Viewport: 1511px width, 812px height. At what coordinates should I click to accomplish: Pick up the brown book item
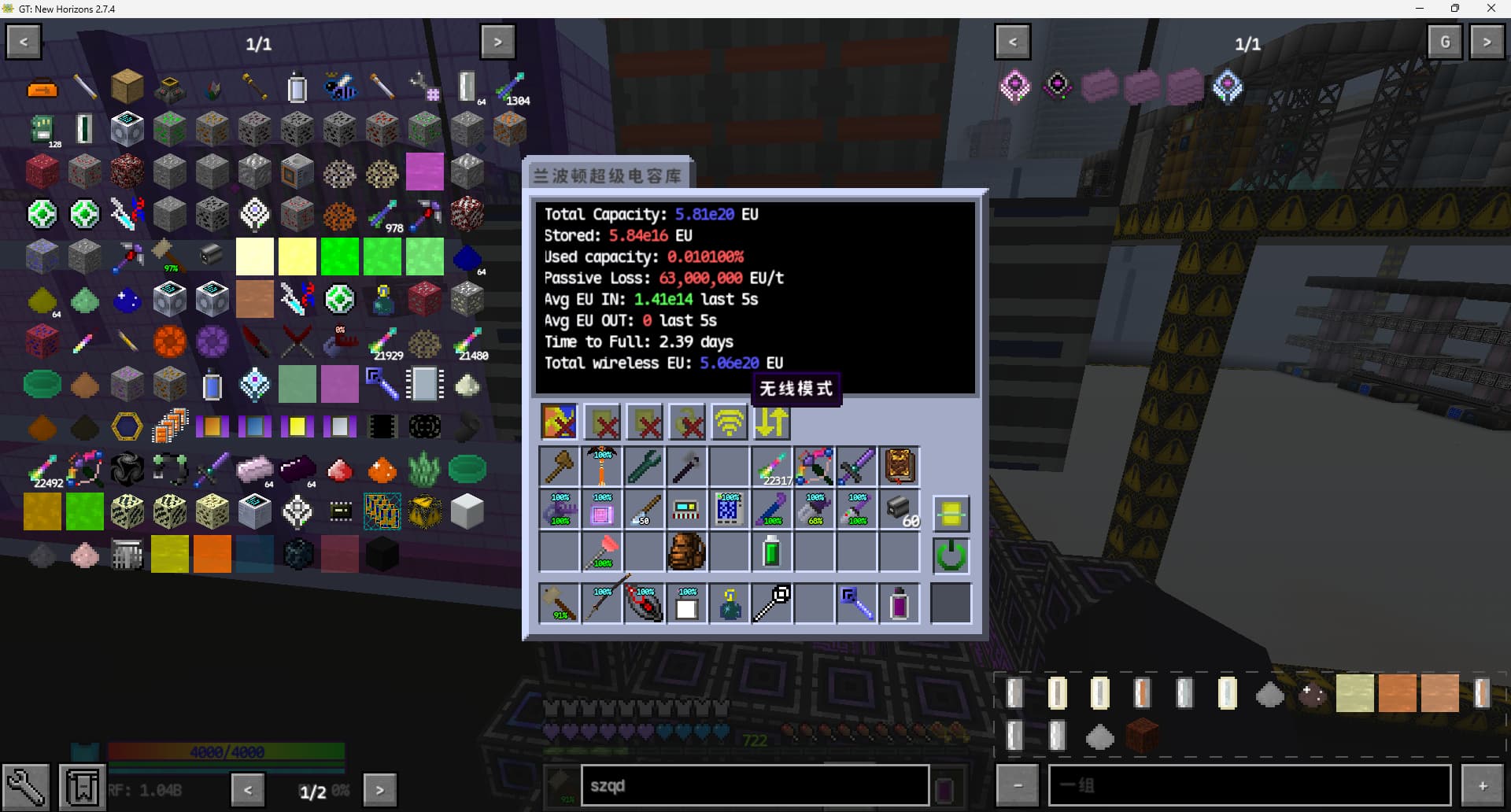[x=900, y=466]
